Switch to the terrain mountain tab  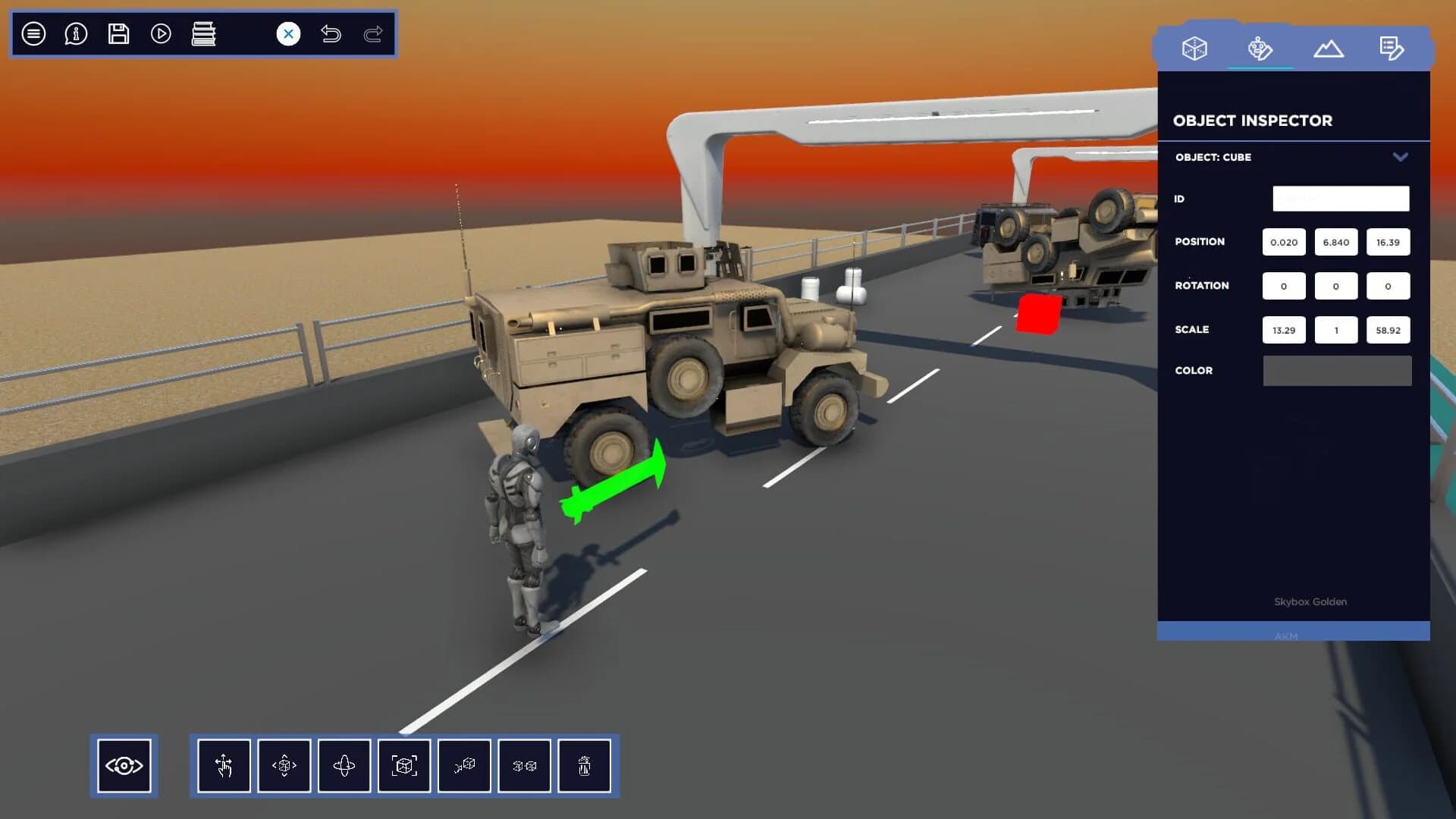(x=1329, y=48)
